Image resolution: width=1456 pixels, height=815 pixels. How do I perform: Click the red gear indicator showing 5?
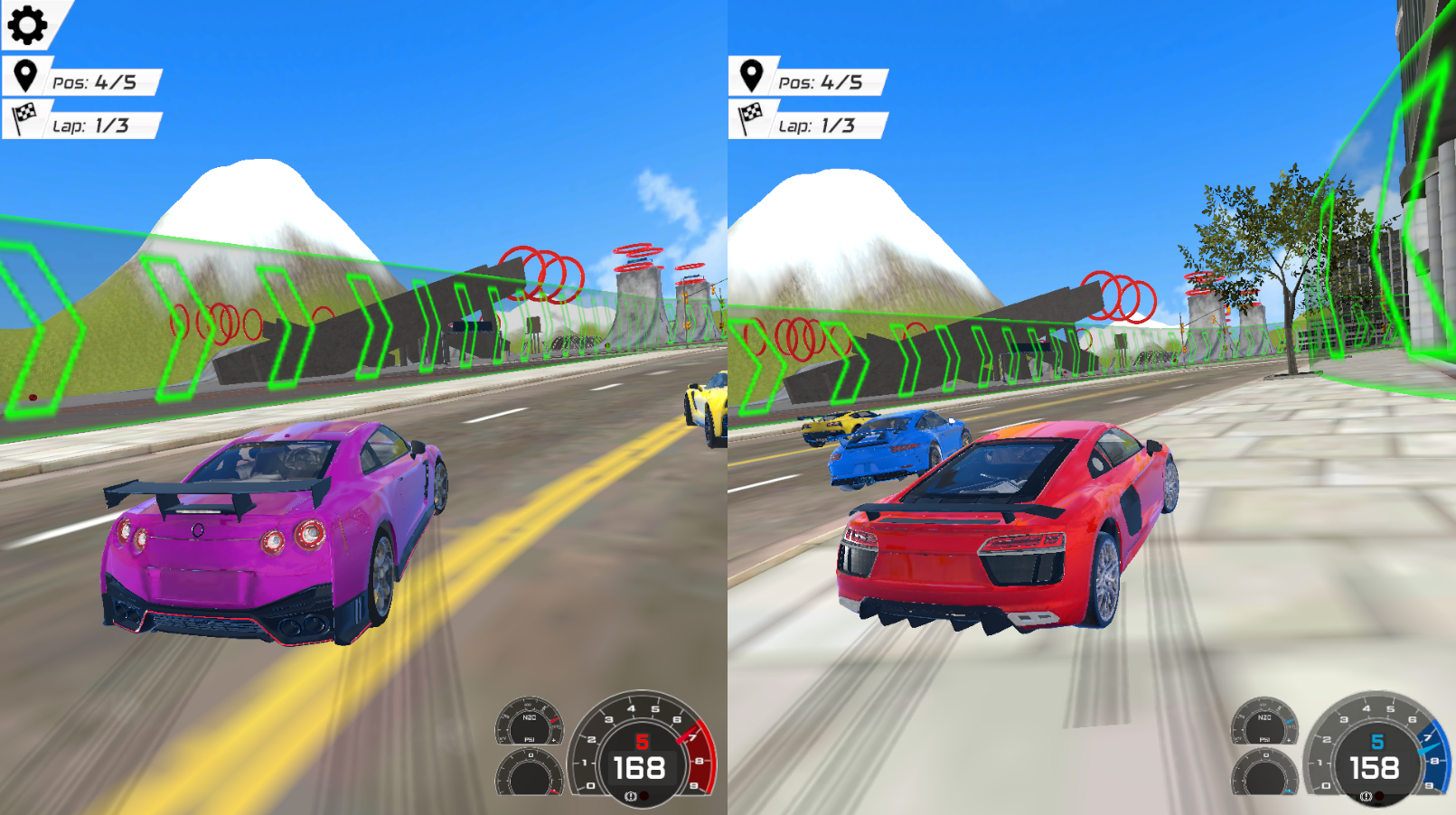pyautogui.click(x=642, y=741)
